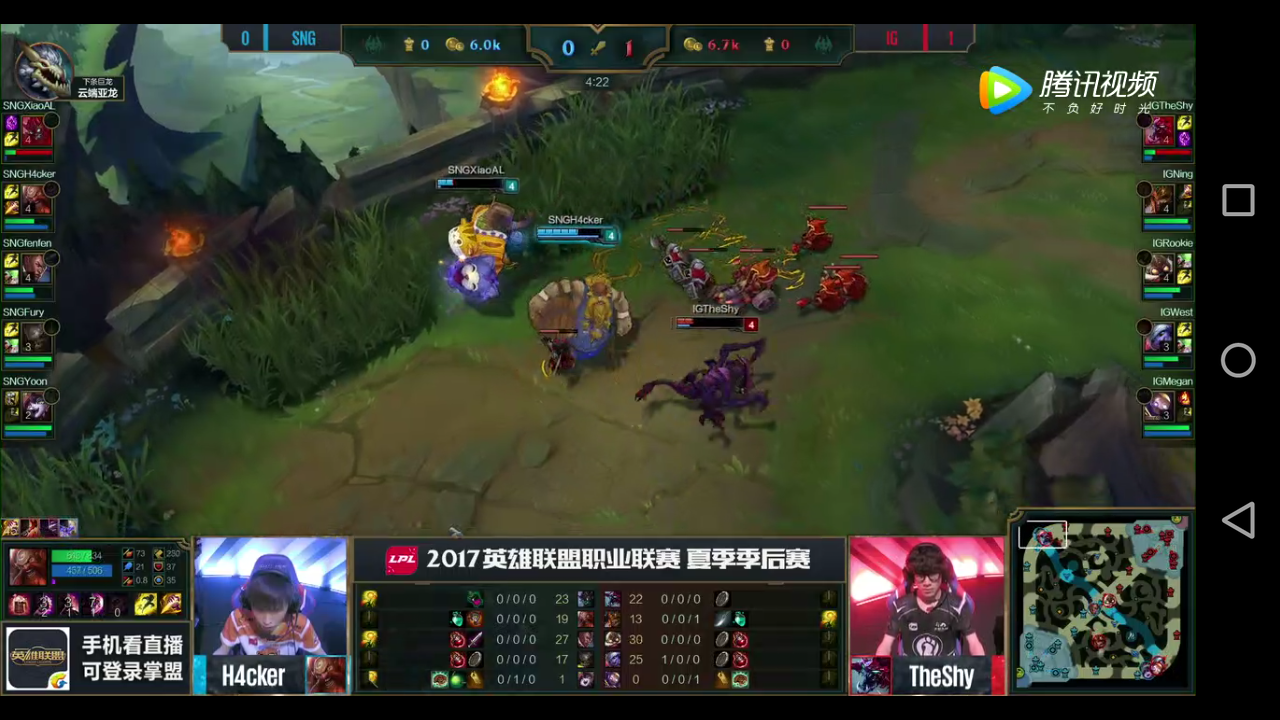1280x720 pixels.
Task: Select the Gragas champion portrait in stats panel
Action: [x=26, y=566]
